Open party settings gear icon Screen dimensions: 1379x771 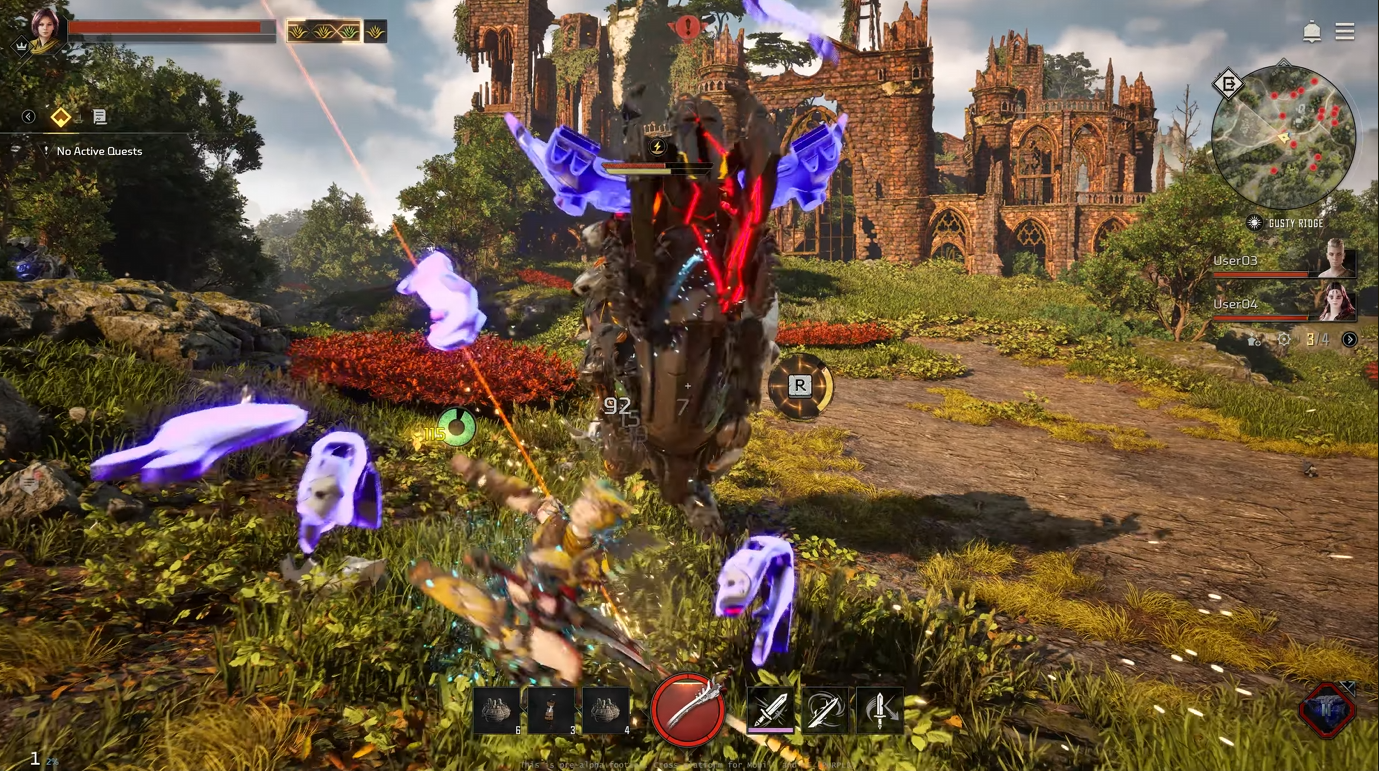tap(1284, 340)
